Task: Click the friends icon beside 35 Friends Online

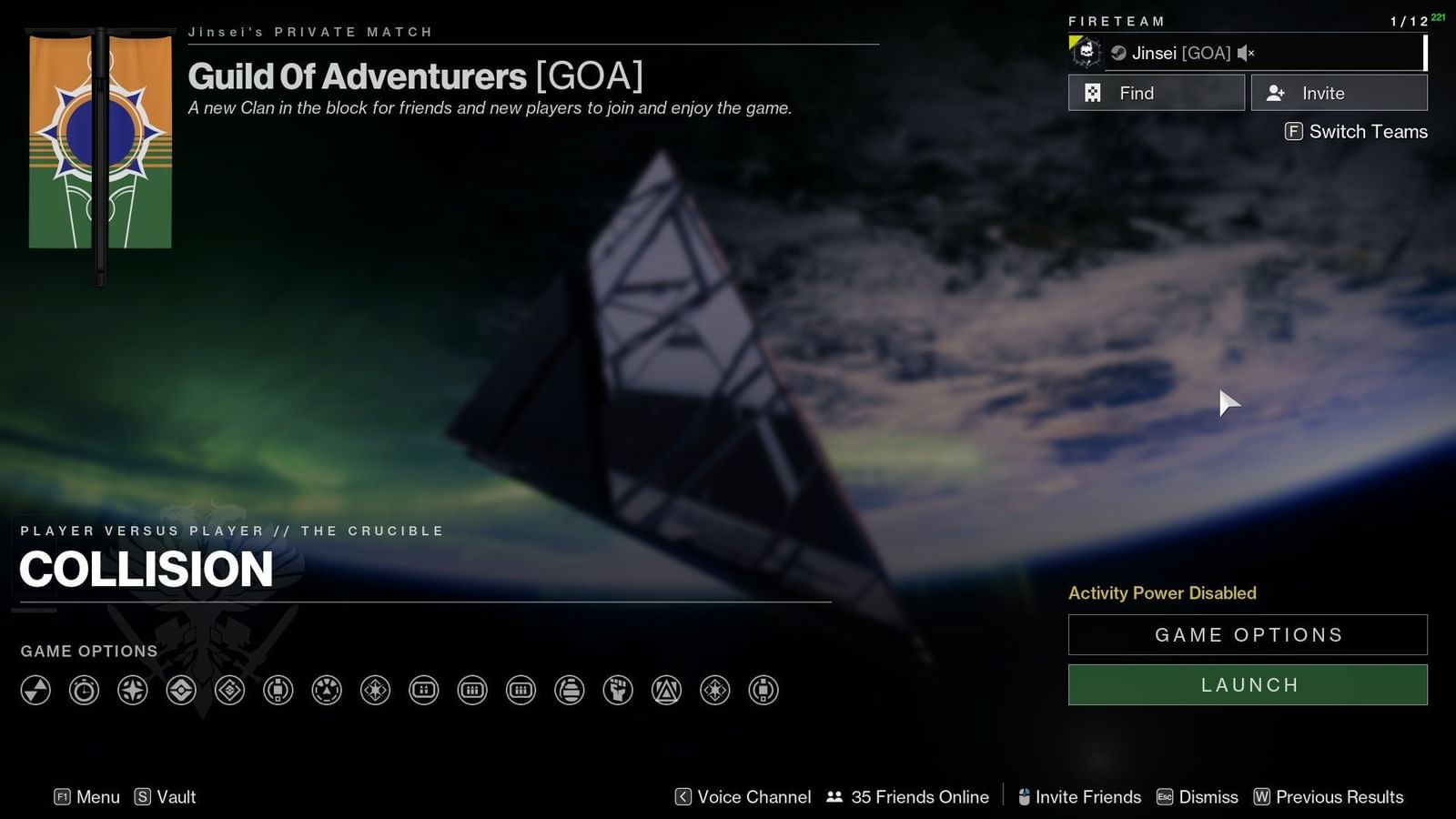Action: coord(833,796)
